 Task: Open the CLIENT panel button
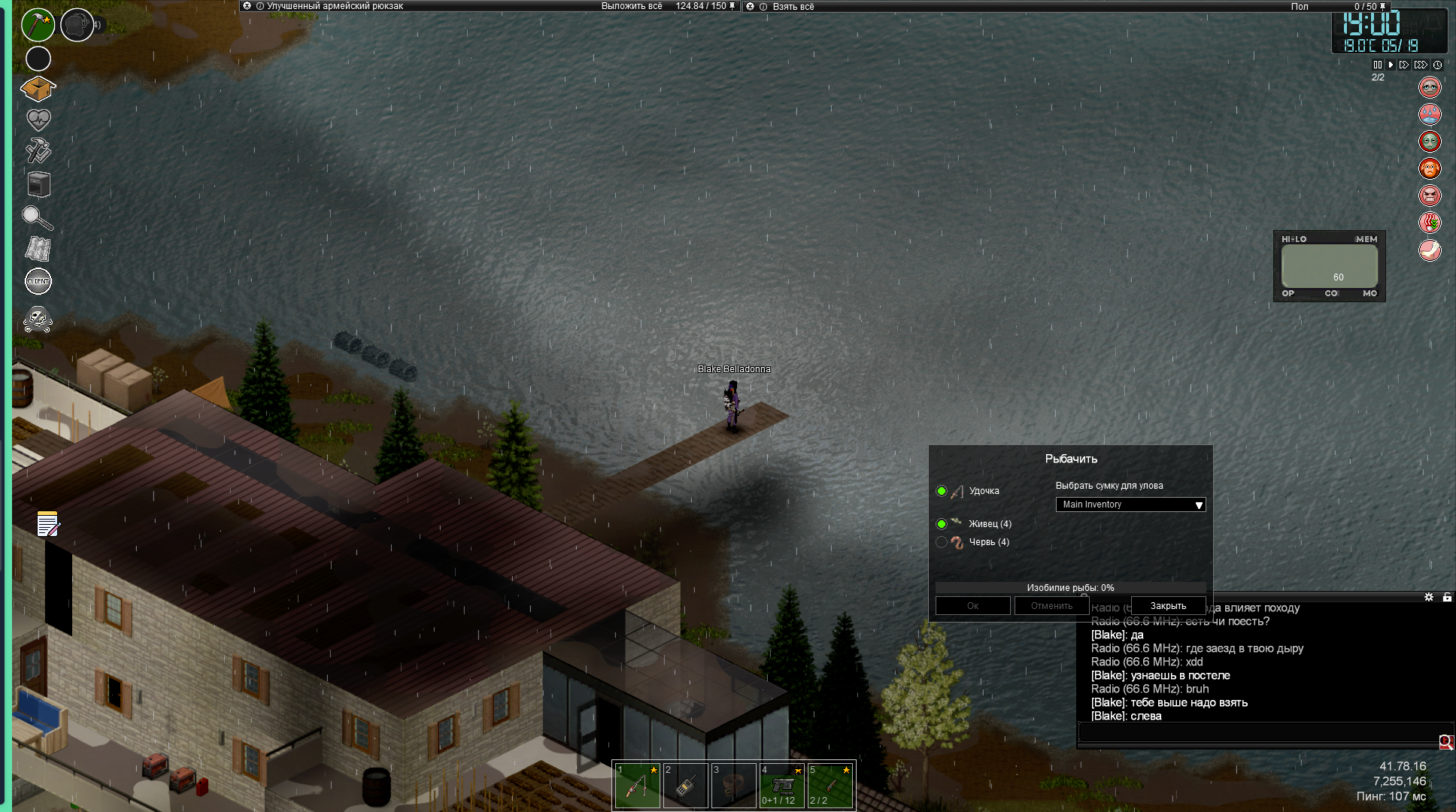pos(38,281)
